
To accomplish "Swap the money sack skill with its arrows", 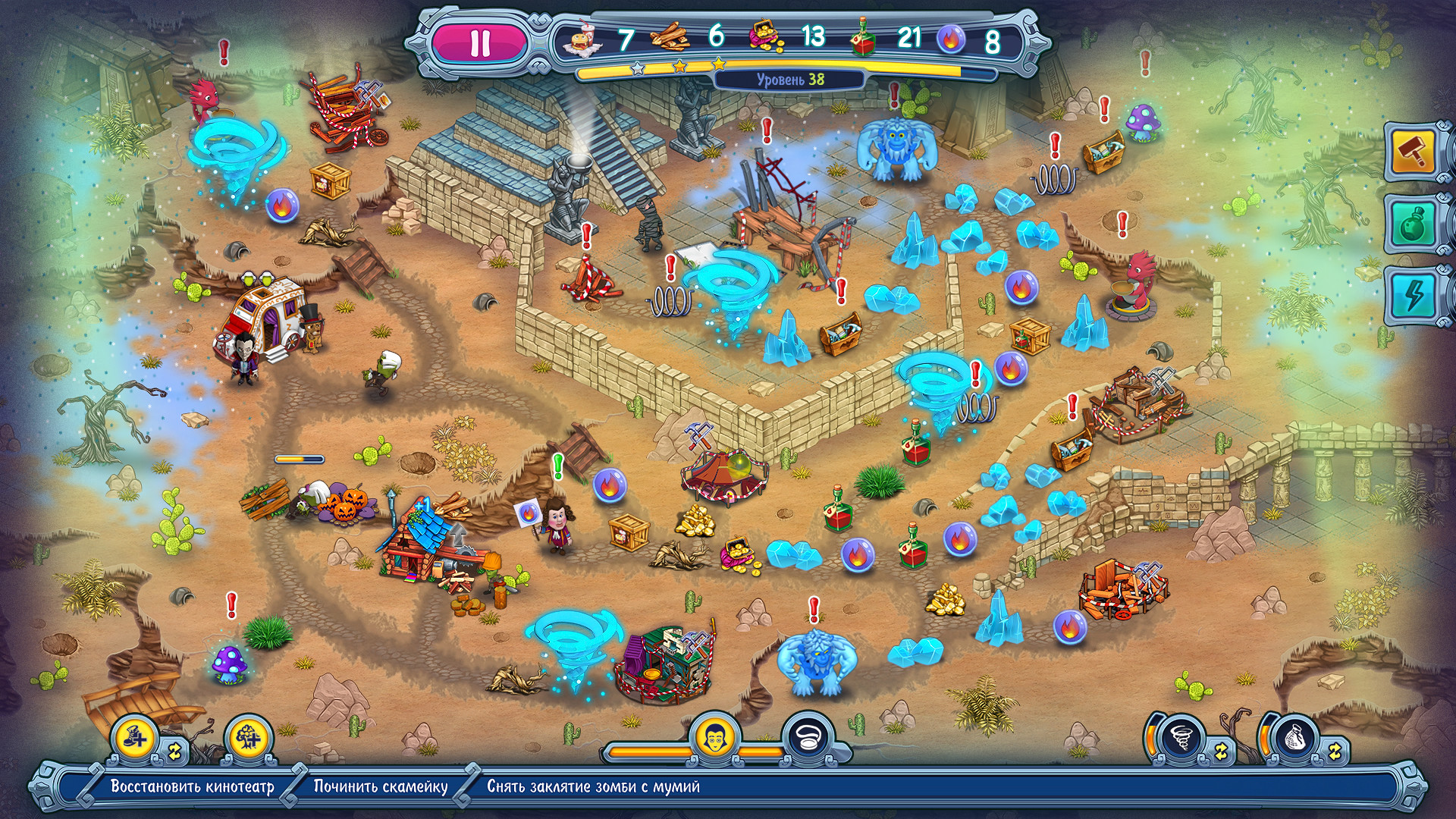I will point(1335,751).
